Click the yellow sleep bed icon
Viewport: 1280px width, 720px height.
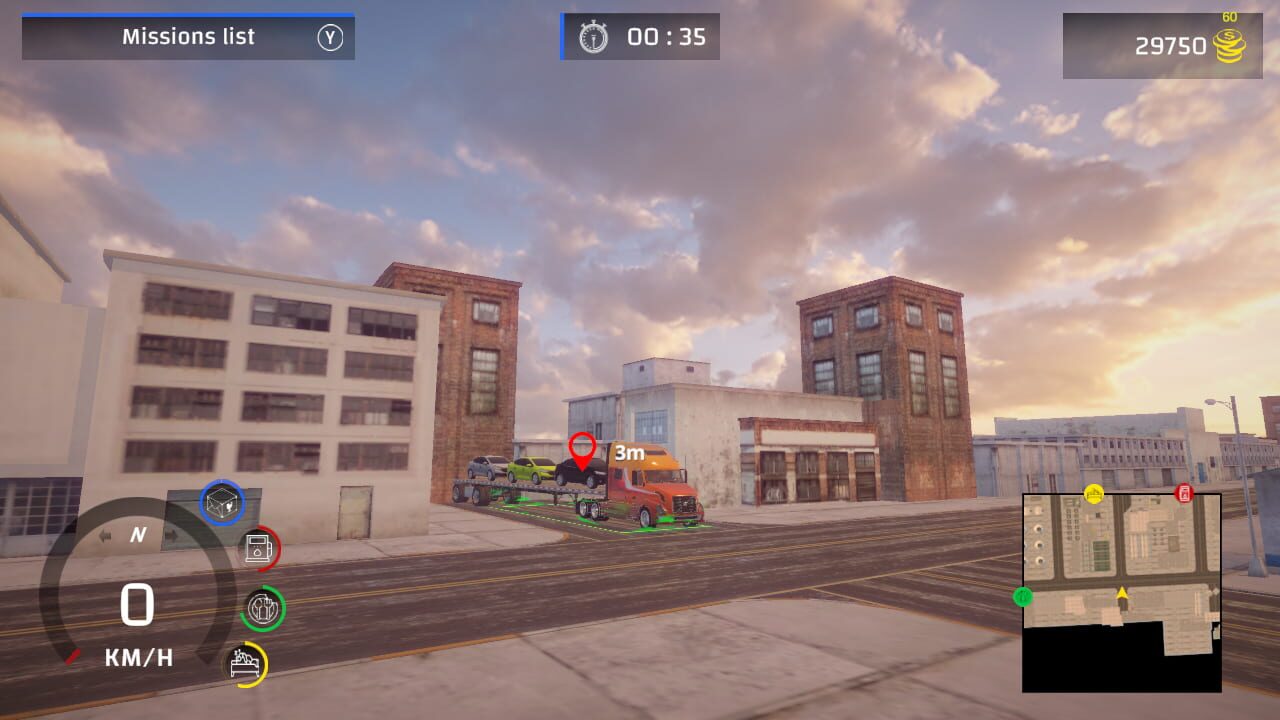[245, 662]
